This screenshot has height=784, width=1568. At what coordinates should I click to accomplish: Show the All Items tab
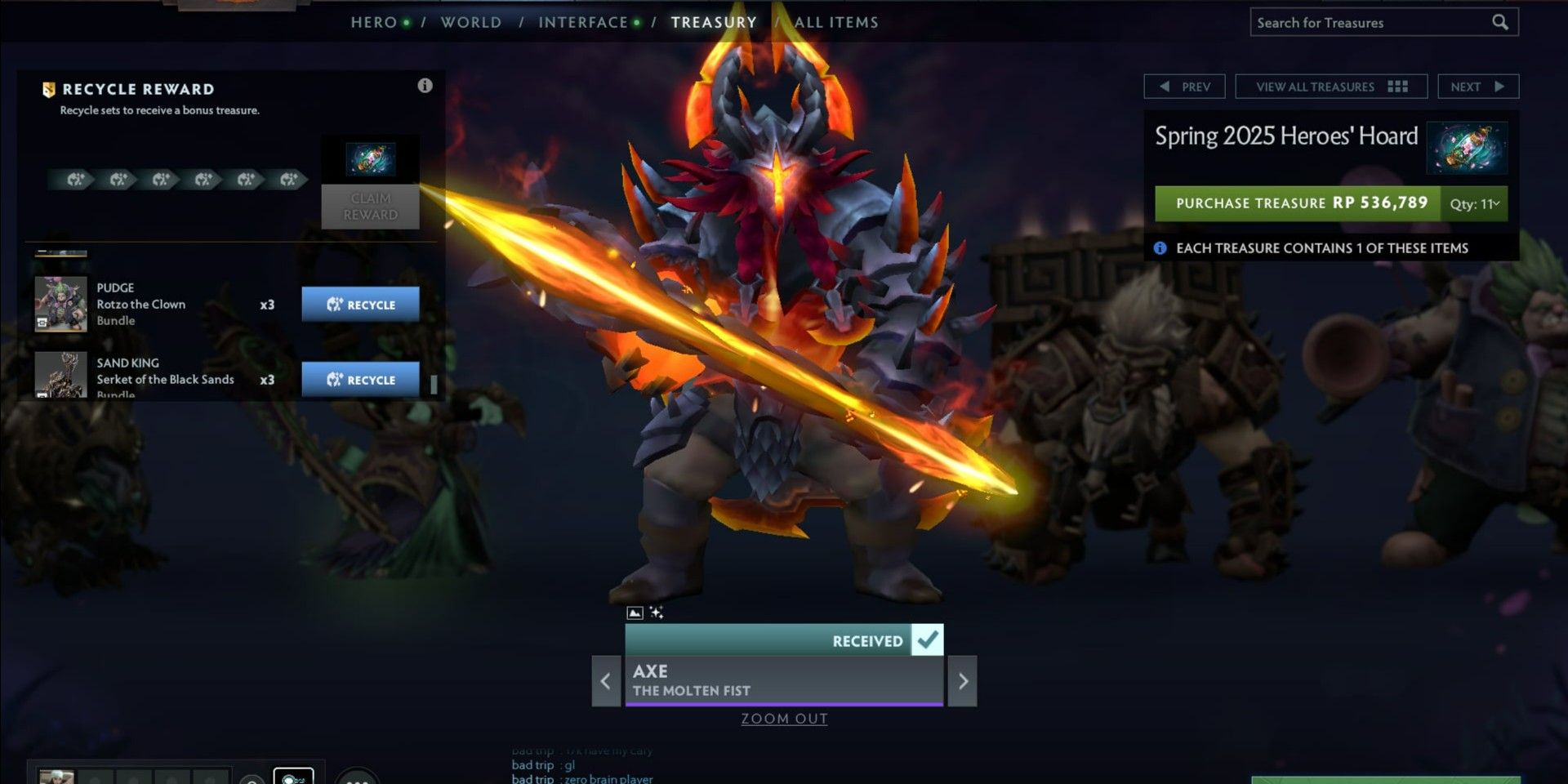(x=836, y=22)
